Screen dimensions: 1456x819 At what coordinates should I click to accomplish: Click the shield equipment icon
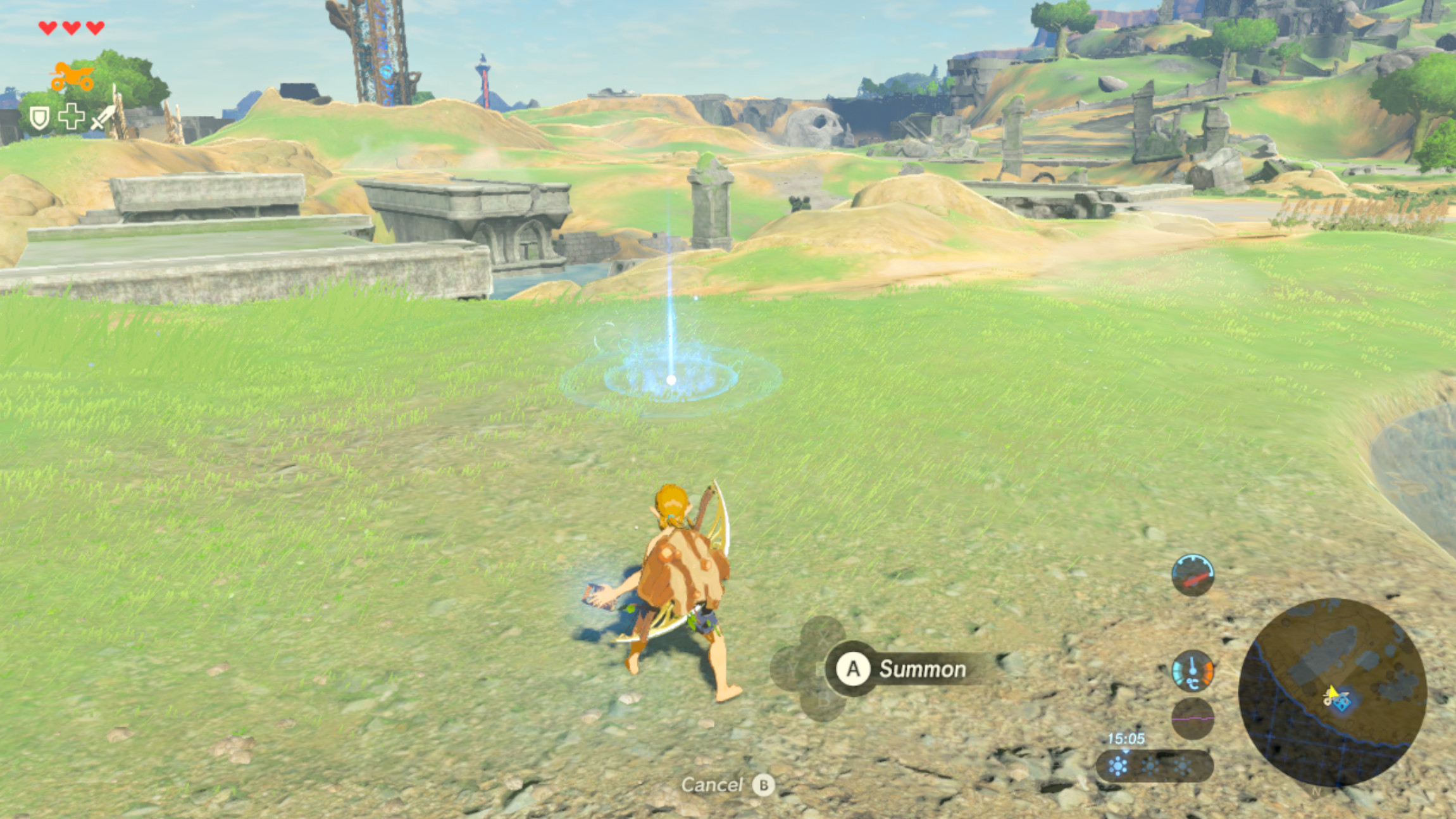39,118
